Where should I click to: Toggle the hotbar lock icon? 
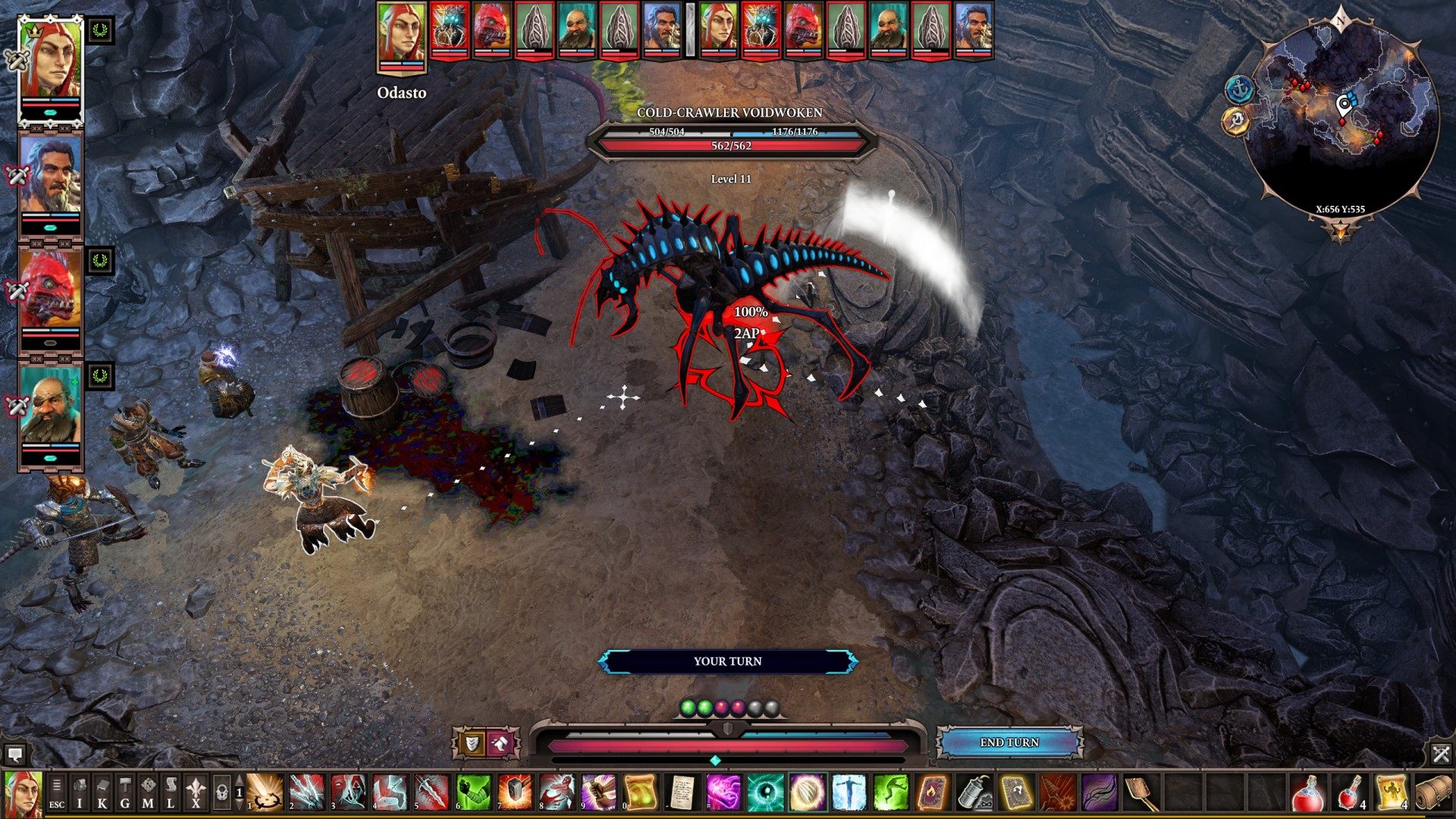point(221,793)
